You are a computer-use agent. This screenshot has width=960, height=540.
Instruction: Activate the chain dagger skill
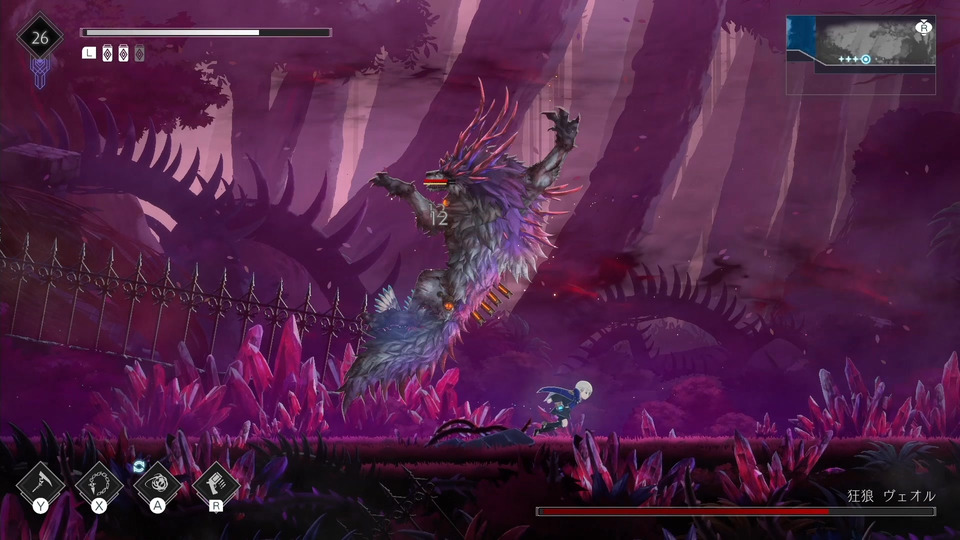[x=99, y=485]
